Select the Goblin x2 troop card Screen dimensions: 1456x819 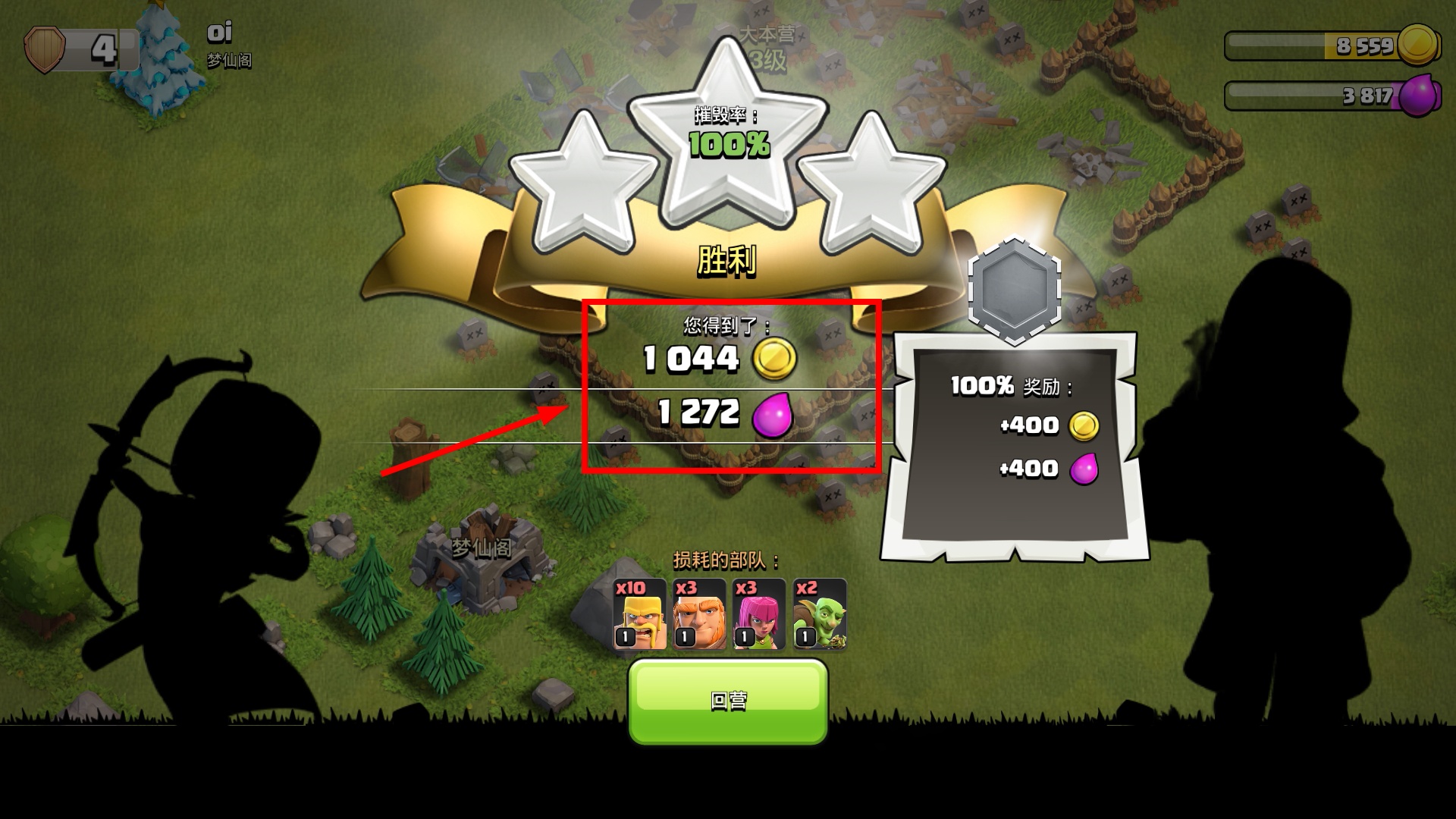click(x=819, y=614)
